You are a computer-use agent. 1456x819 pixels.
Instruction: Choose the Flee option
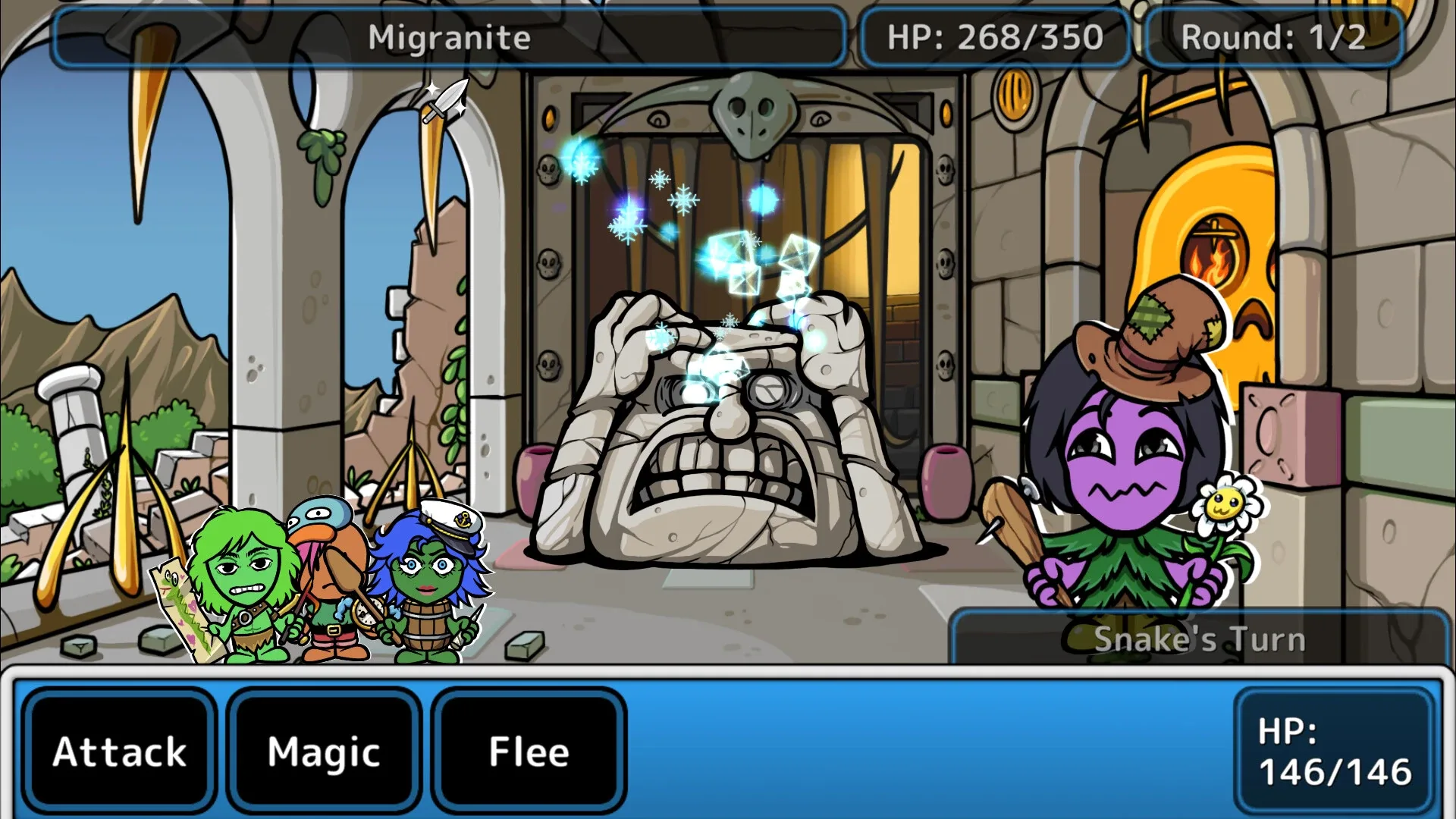(529, 752)
